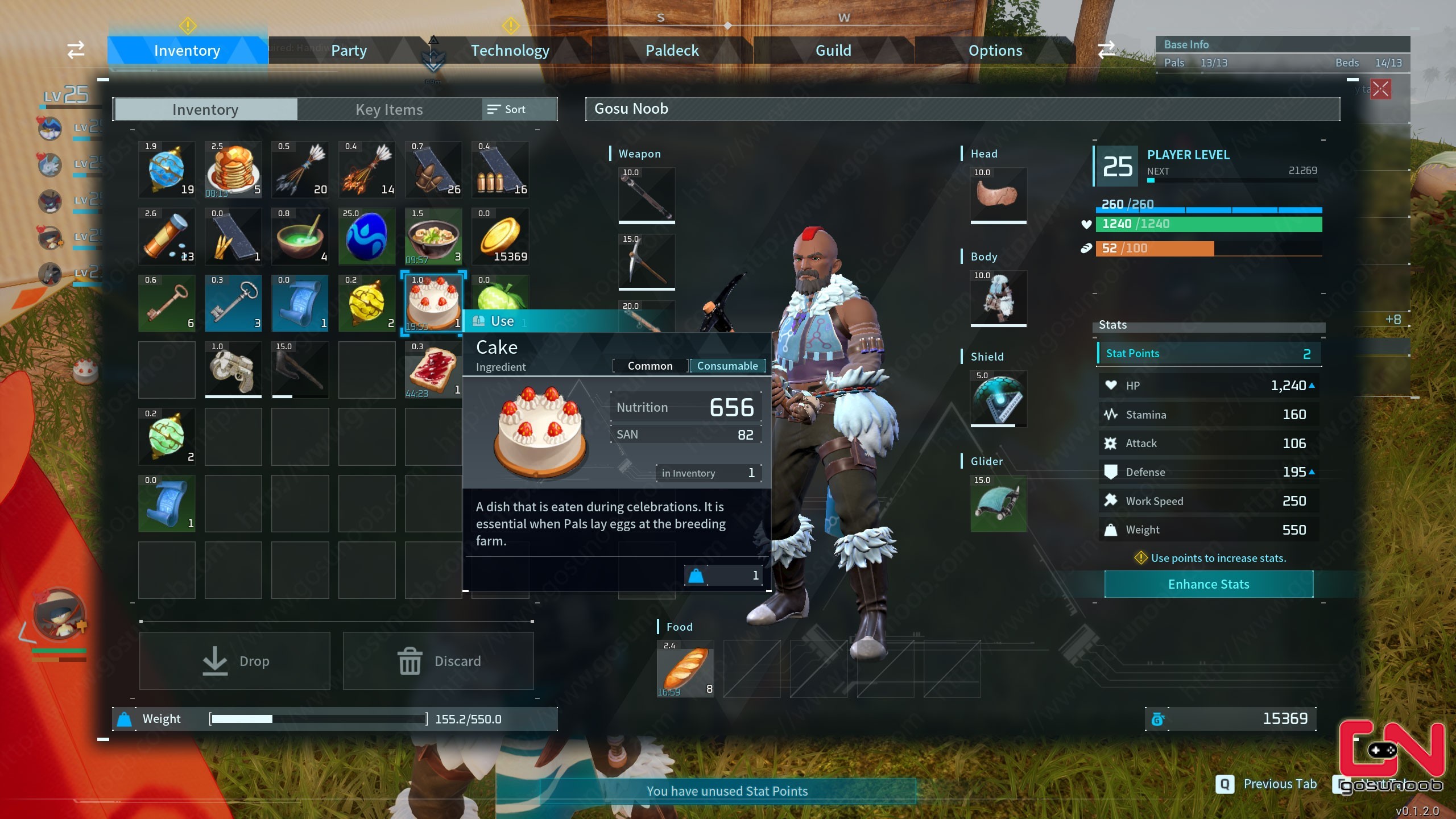Click the equipped Glider item
The image size is (1456, 819).
998,503
